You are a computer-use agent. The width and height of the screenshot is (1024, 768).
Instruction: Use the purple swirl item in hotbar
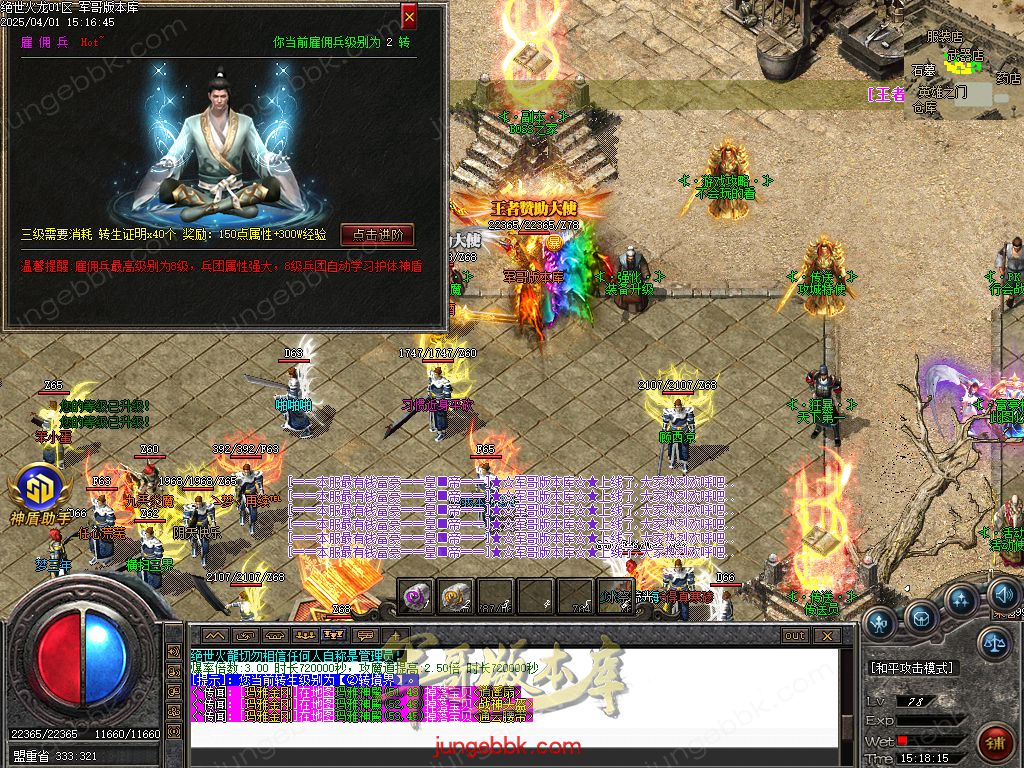(416, 597)
